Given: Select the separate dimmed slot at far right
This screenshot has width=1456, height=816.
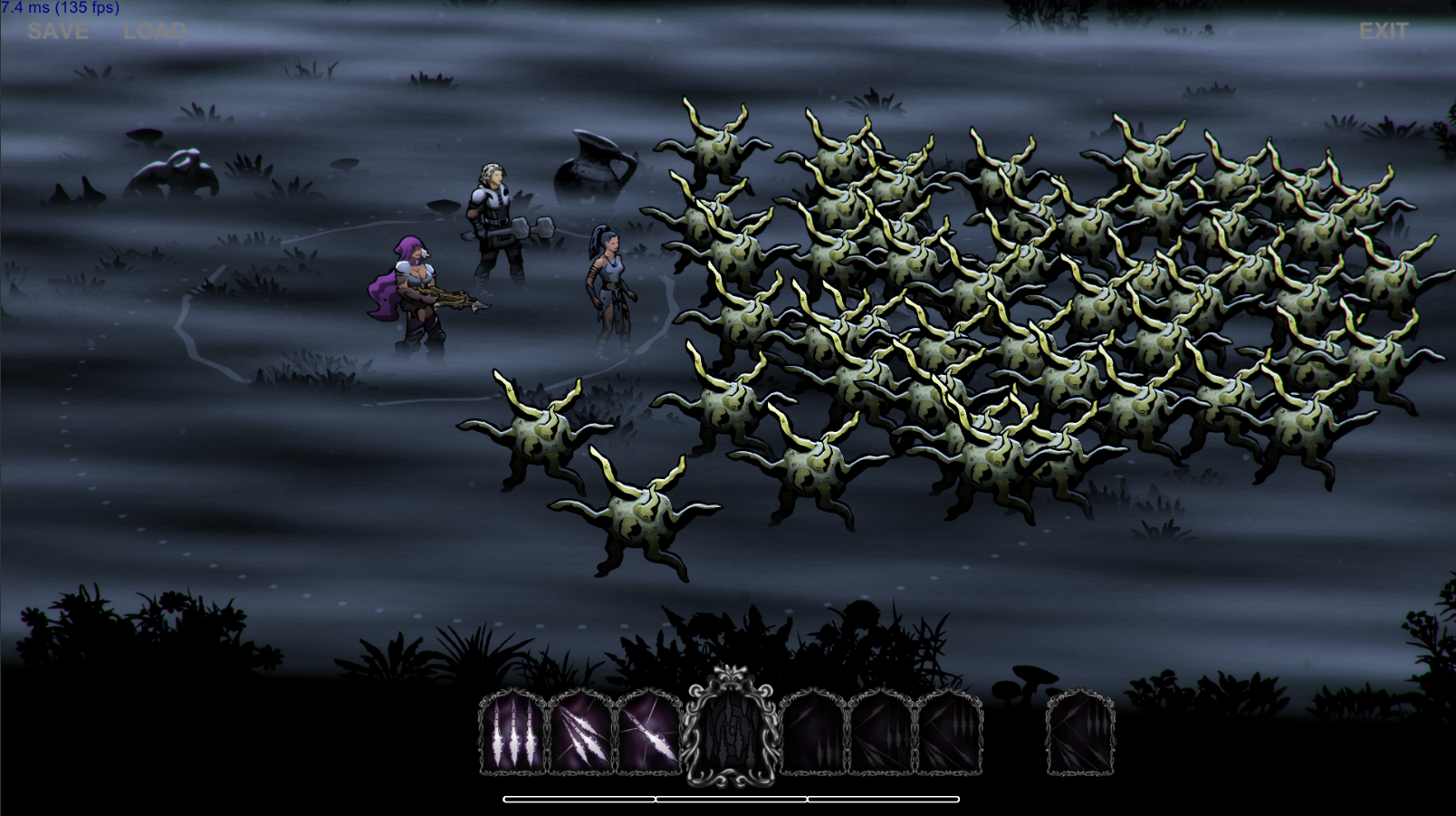Looking at the screenshot, I should 1080,733.
